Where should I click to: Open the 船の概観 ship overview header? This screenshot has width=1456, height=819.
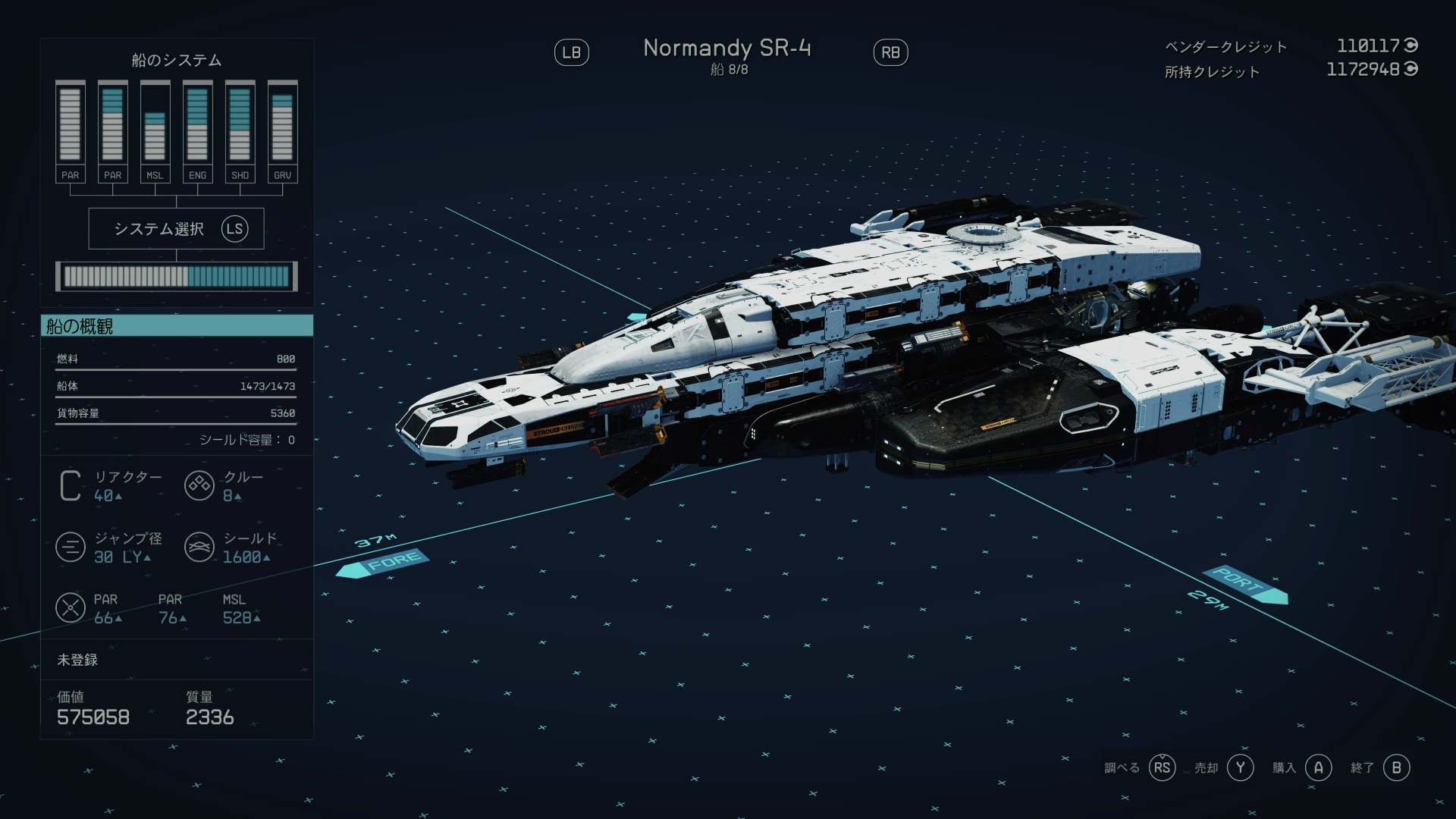point(177,326)
